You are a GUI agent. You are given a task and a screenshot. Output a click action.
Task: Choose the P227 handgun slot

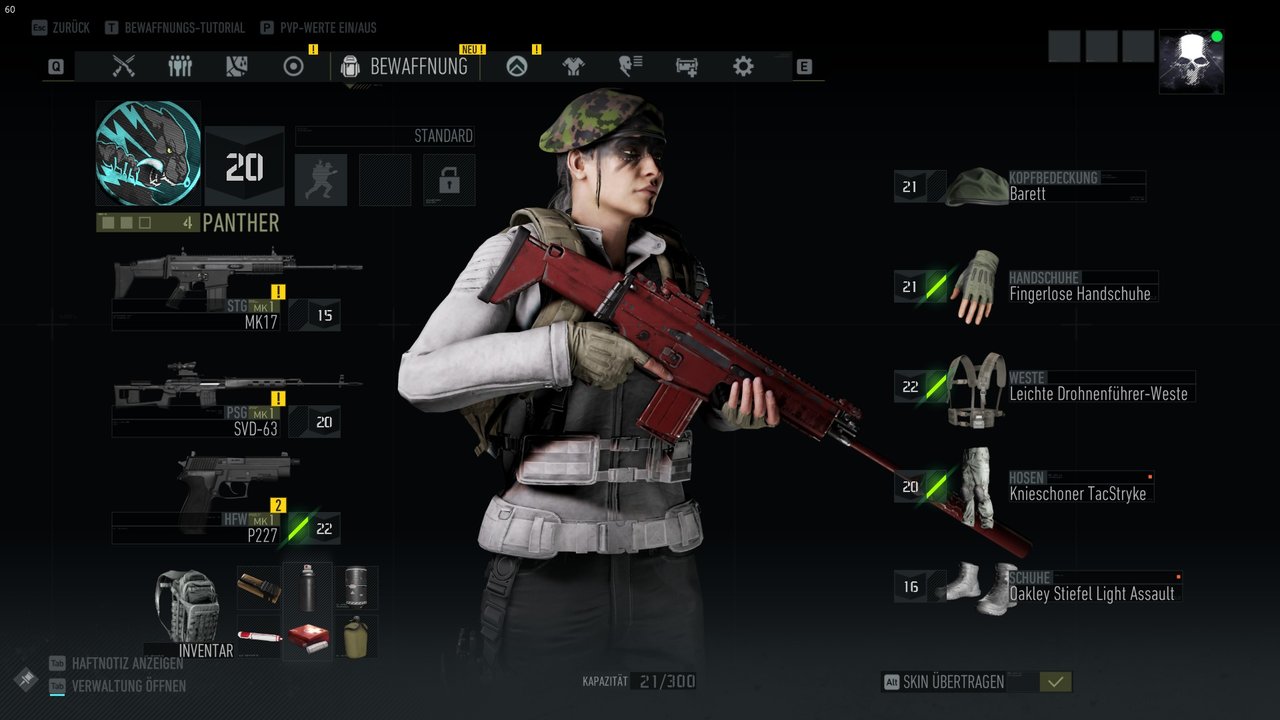point(236,498)
